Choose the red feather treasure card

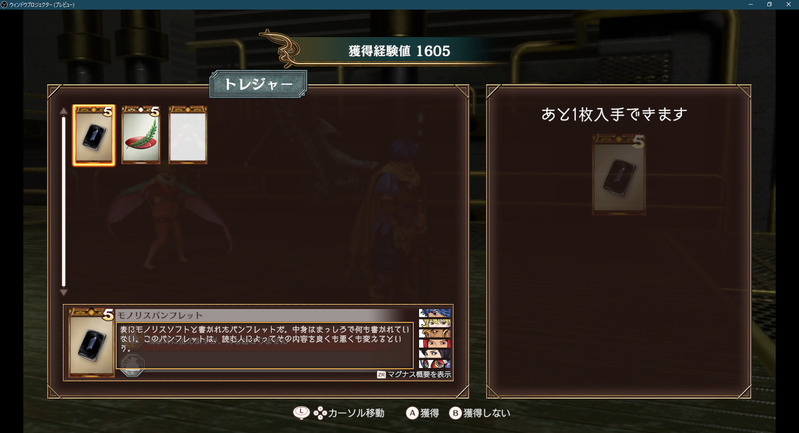pos(141,135)
